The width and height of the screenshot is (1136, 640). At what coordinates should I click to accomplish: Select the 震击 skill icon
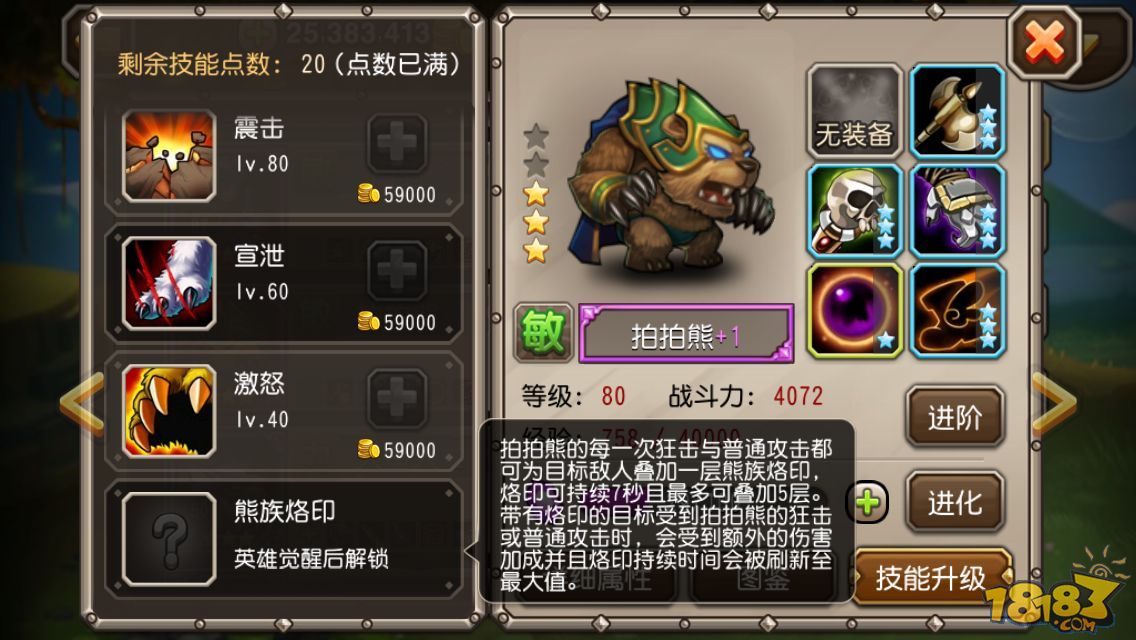click(169, 155)
